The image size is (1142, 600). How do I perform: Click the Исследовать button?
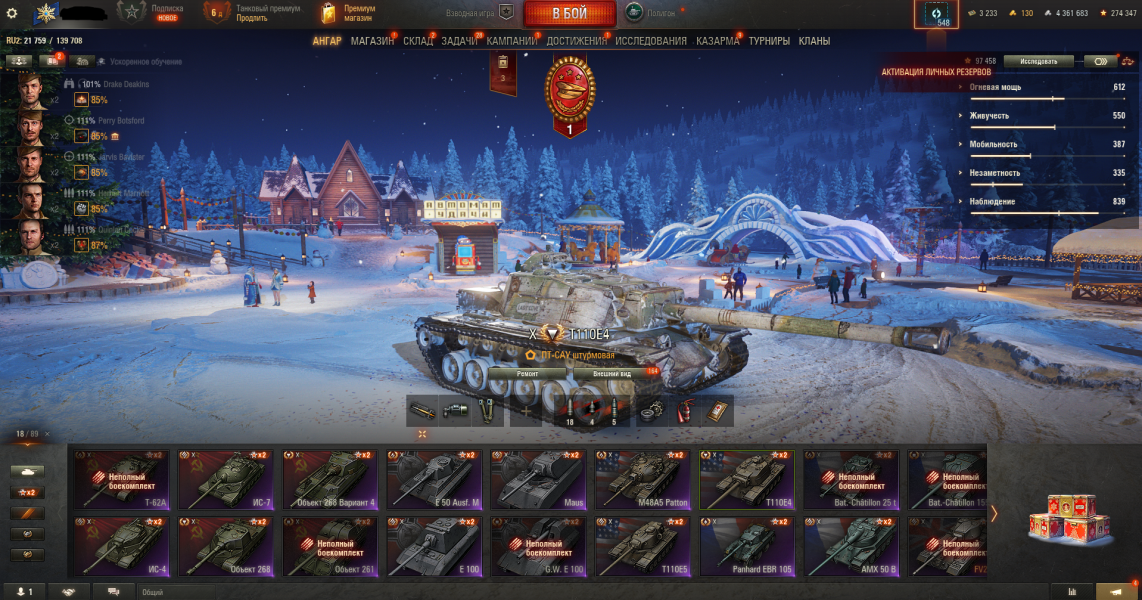tap(1038, 61)
